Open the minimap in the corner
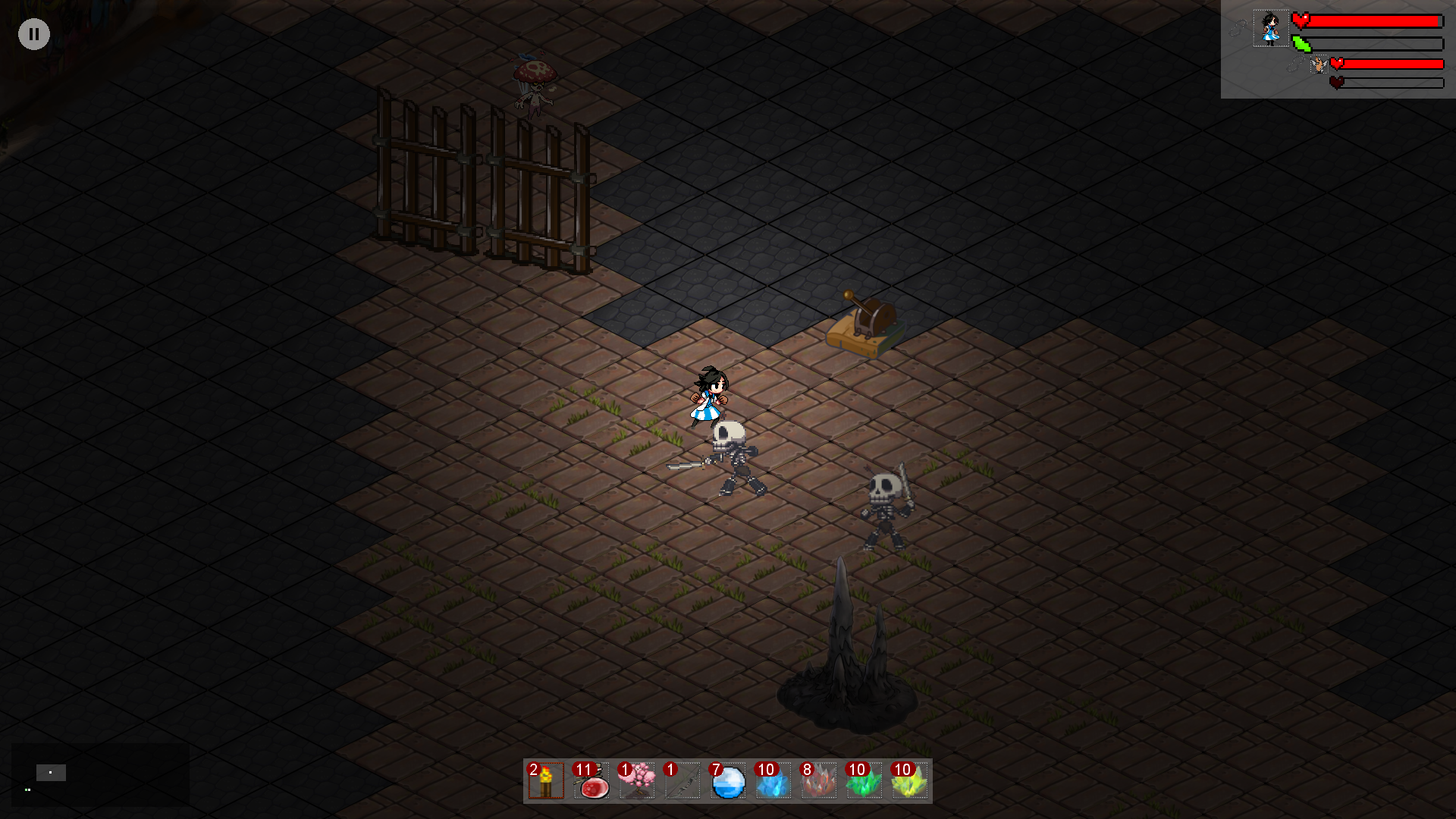 pyautogui.click(x=99, y=774)
